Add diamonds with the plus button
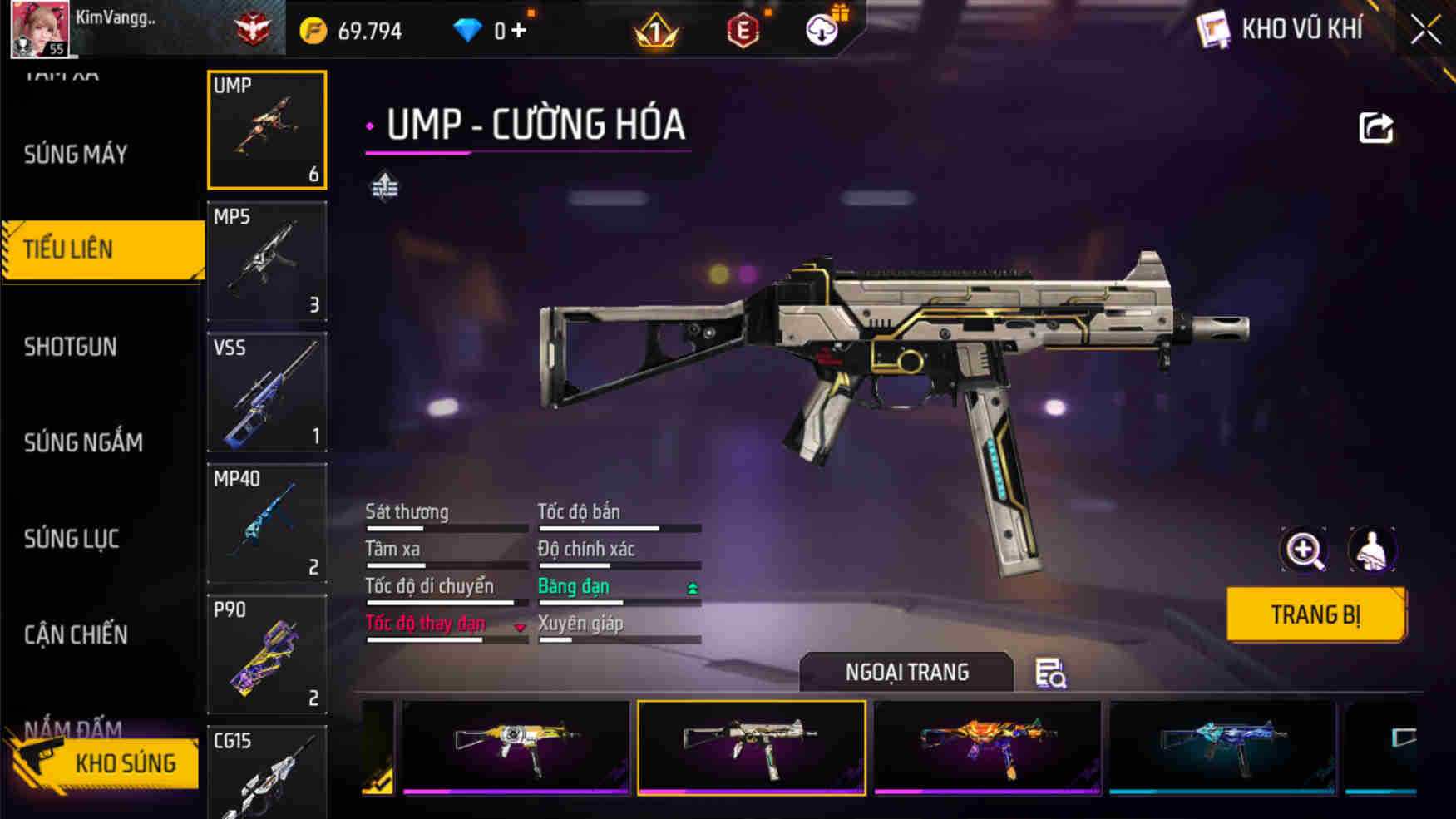The image size is (1456, 819). (x=519, y=31)
